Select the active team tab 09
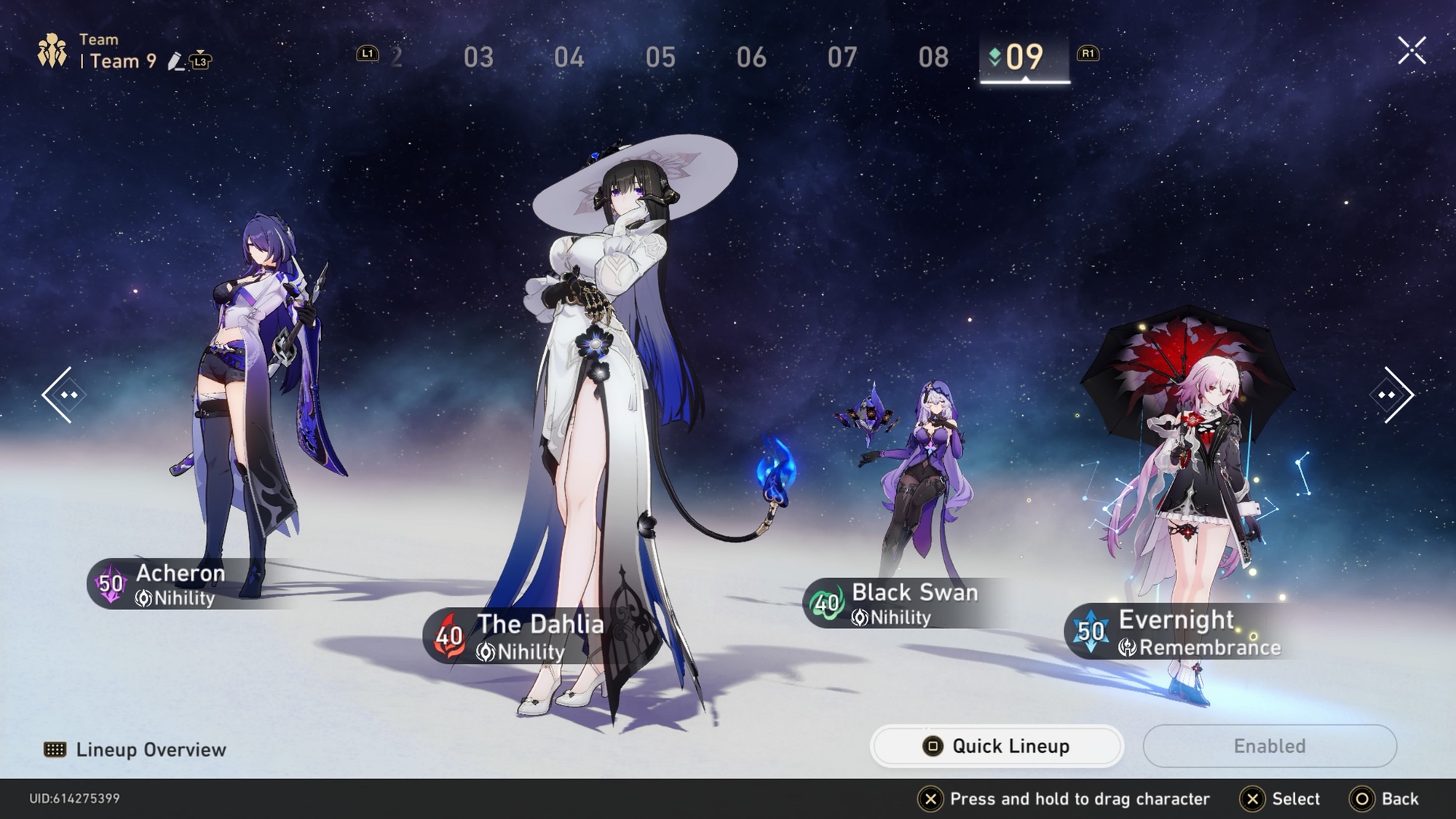Image resolution: width=1456 pixels, height=819 pixels. click(x=1024, y=57)
